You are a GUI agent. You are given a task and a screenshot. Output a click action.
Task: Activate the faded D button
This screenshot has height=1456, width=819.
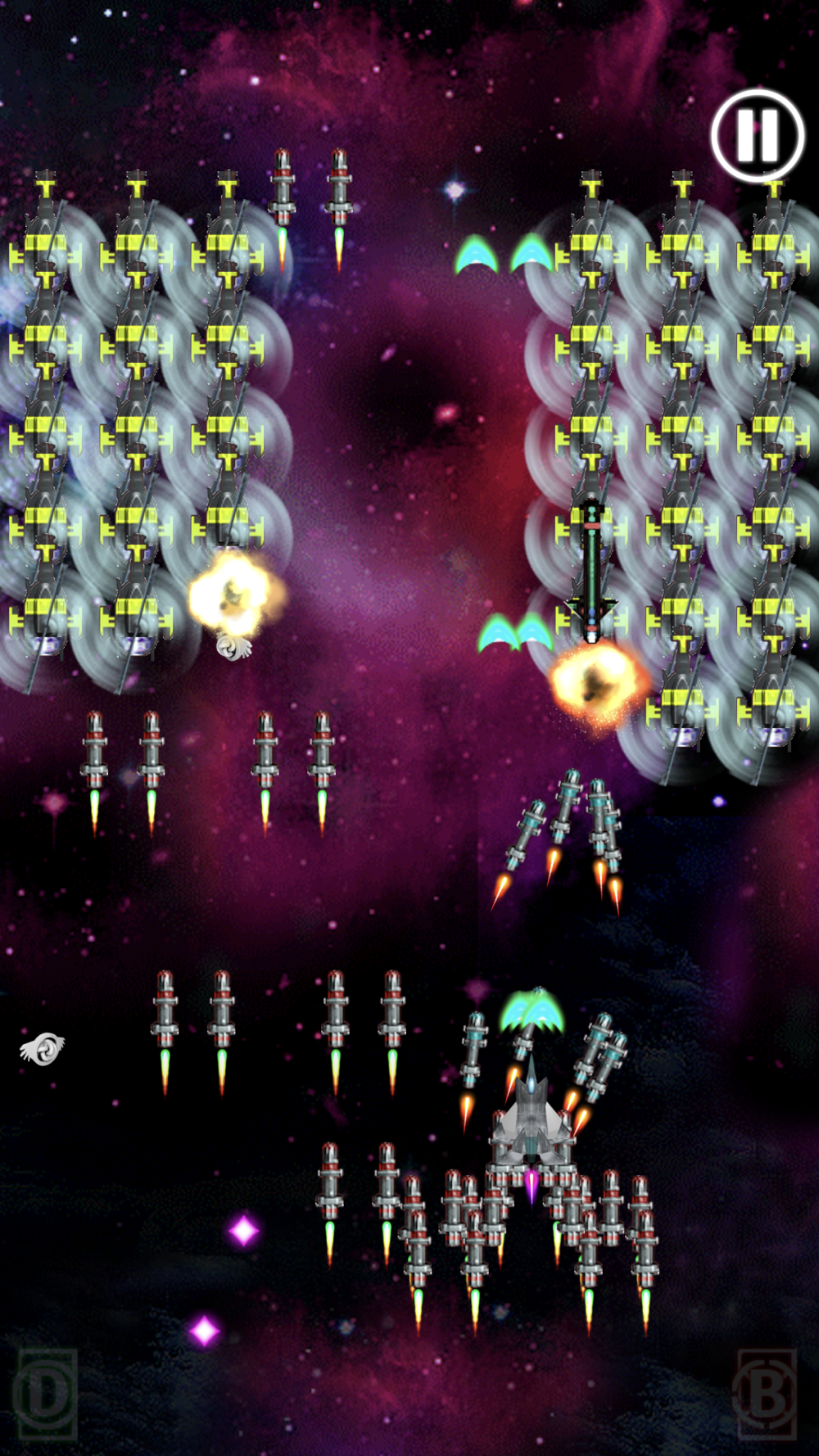point(47,1394)
